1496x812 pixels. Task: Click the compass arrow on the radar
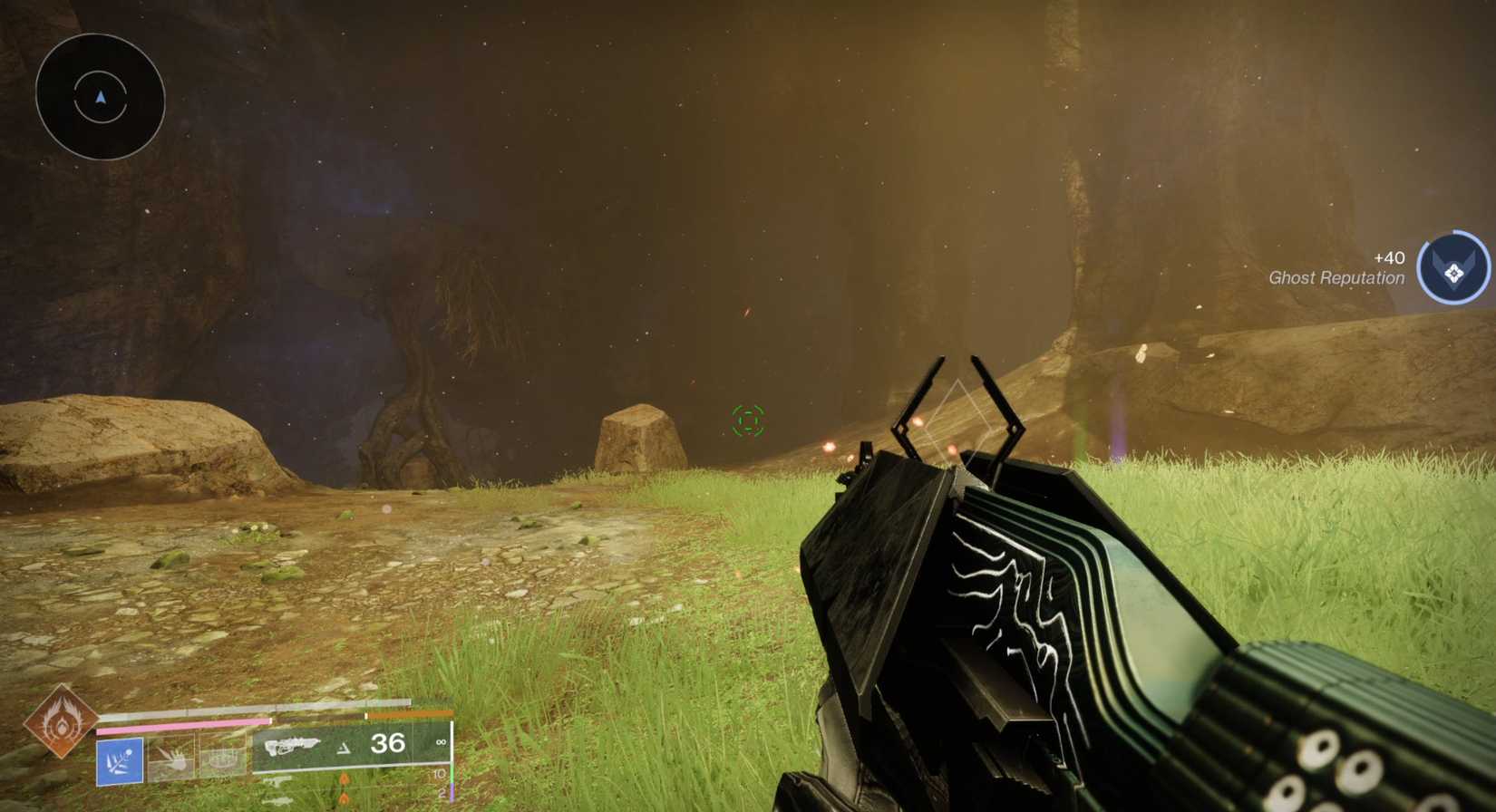point(102,93)
